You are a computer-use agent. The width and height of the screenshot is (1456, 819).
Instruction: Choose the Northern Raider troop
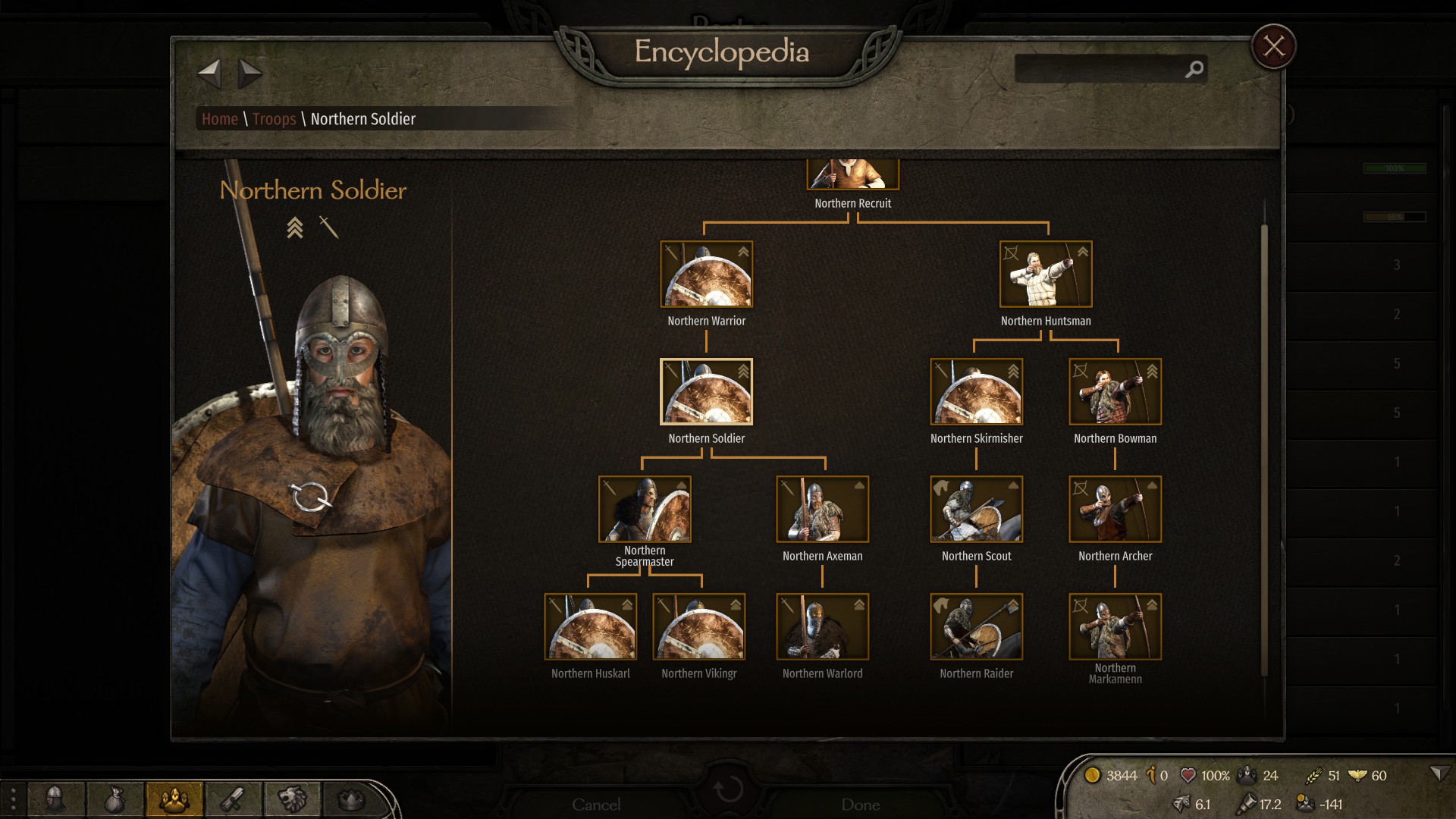[976, 627]
